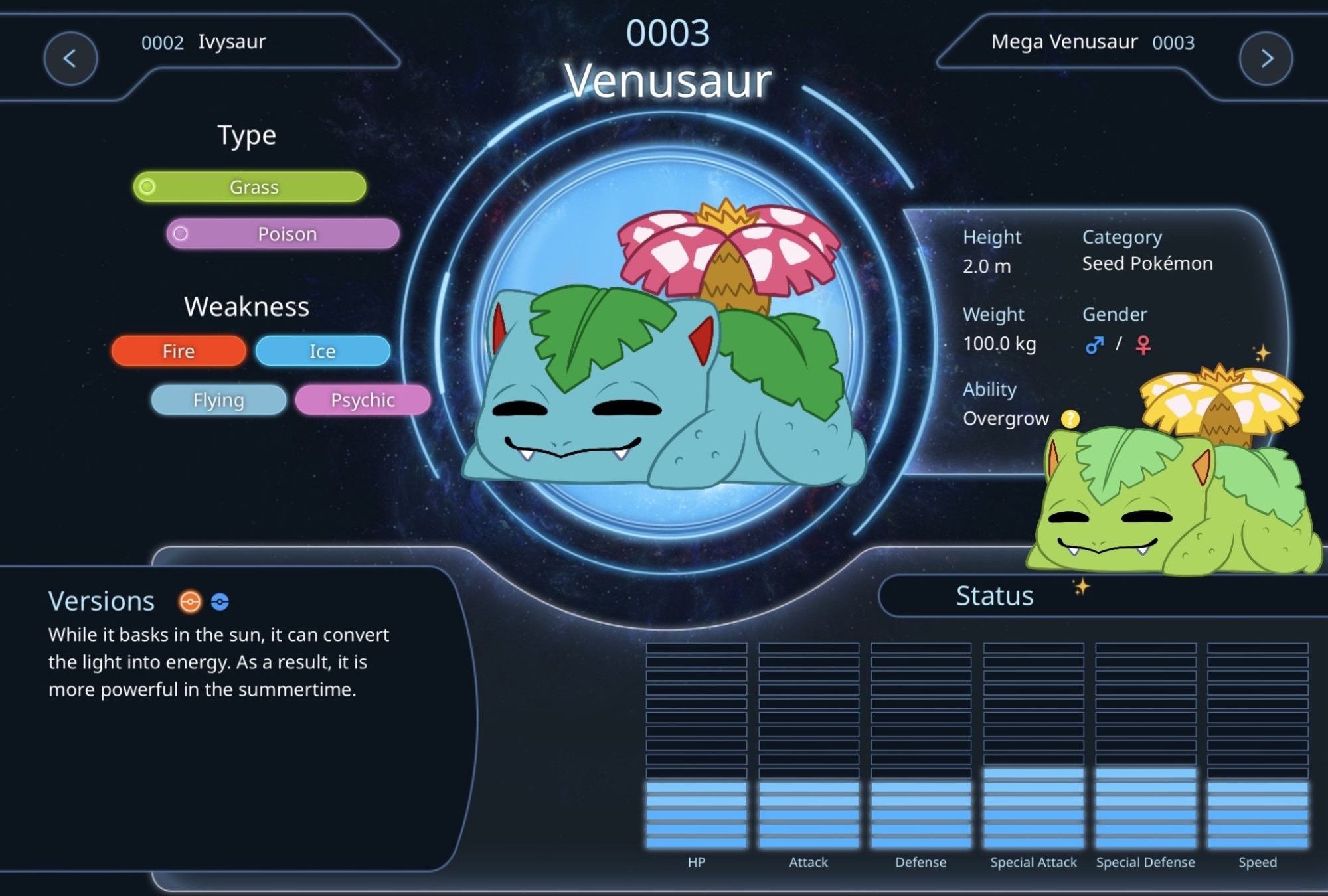Switch to the orange Poké Ball version
The width and height of the screenshot is (1328, 896).
[x=190, y=601]
